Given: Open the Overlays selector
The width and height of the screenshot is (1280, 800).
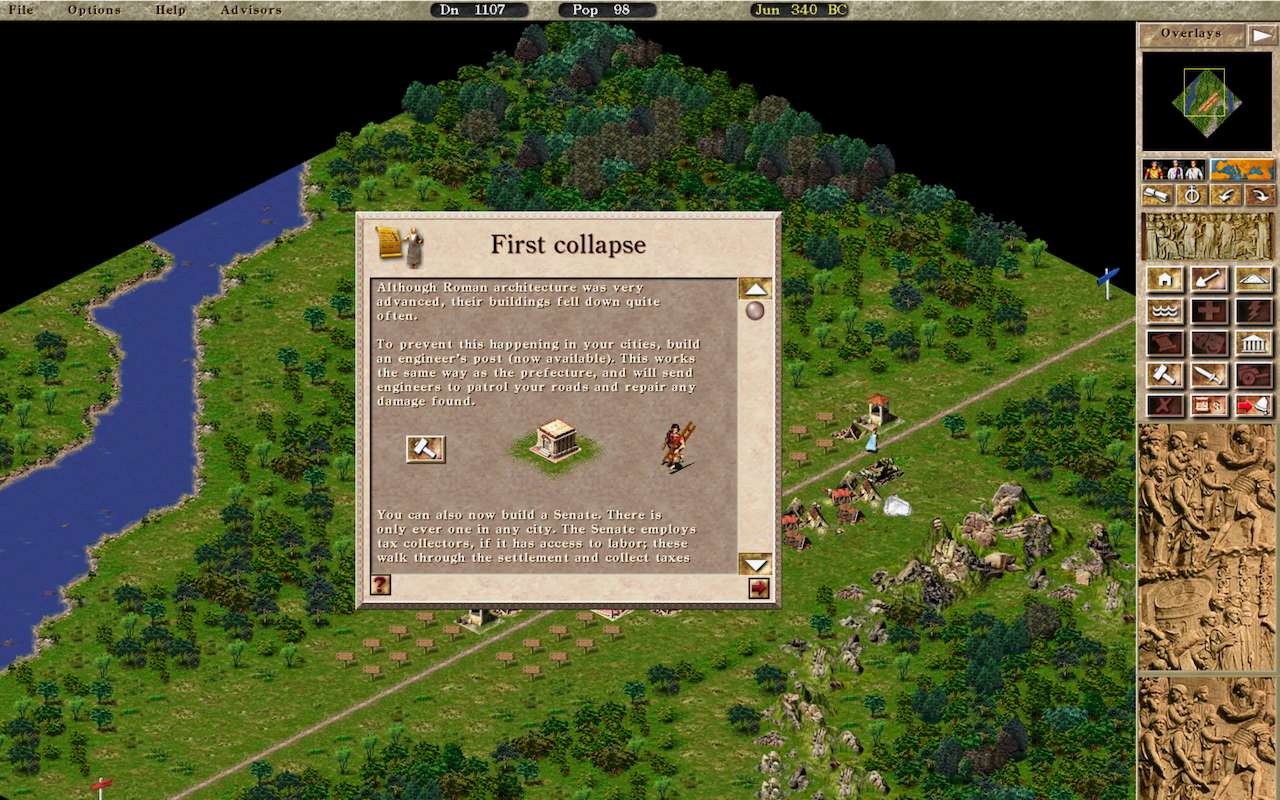Looking at the screenshot, I should coord(1192,34).
